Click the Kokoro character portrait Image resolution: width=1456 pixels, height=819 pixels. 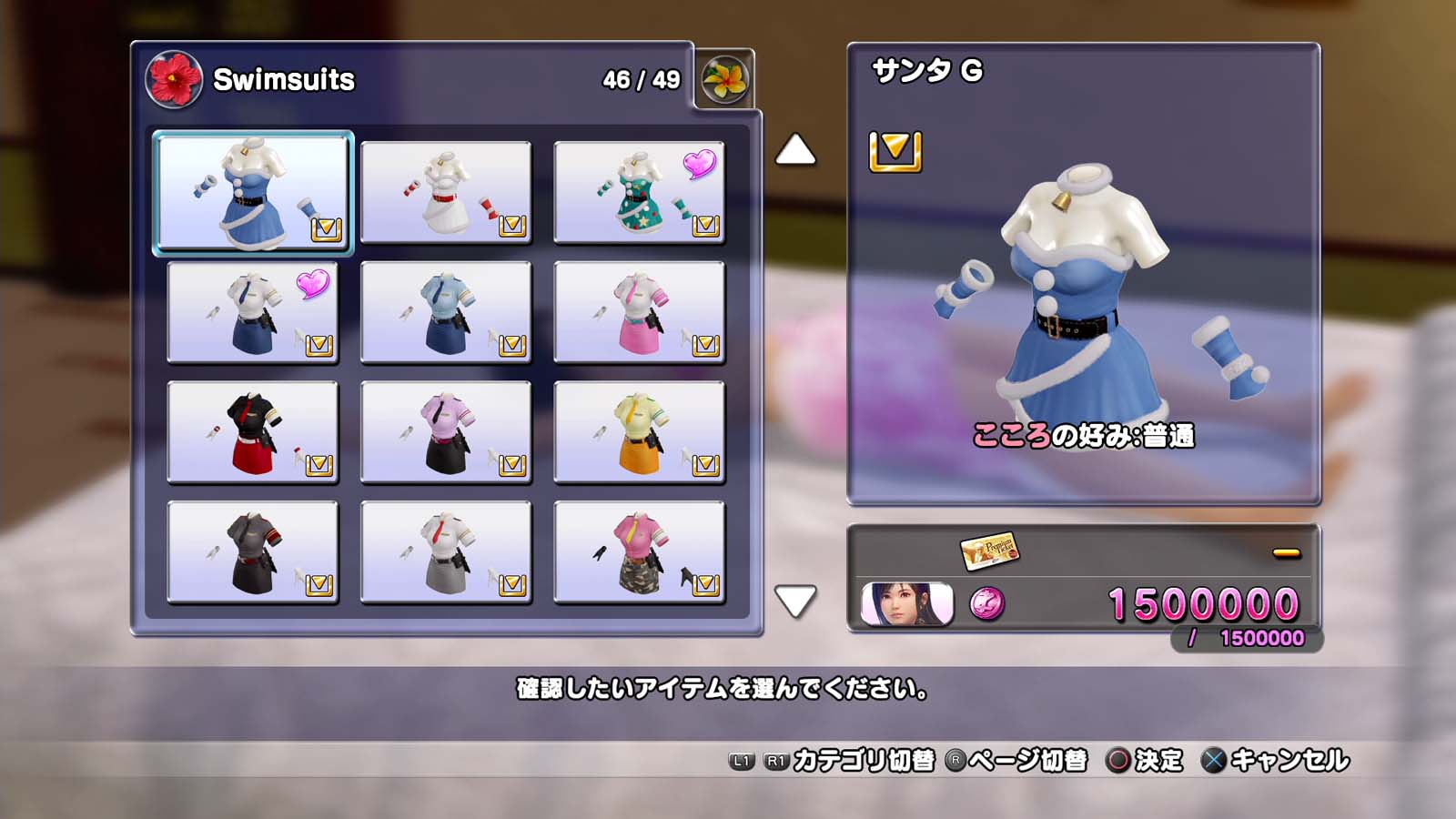click(x=906, y=604)
